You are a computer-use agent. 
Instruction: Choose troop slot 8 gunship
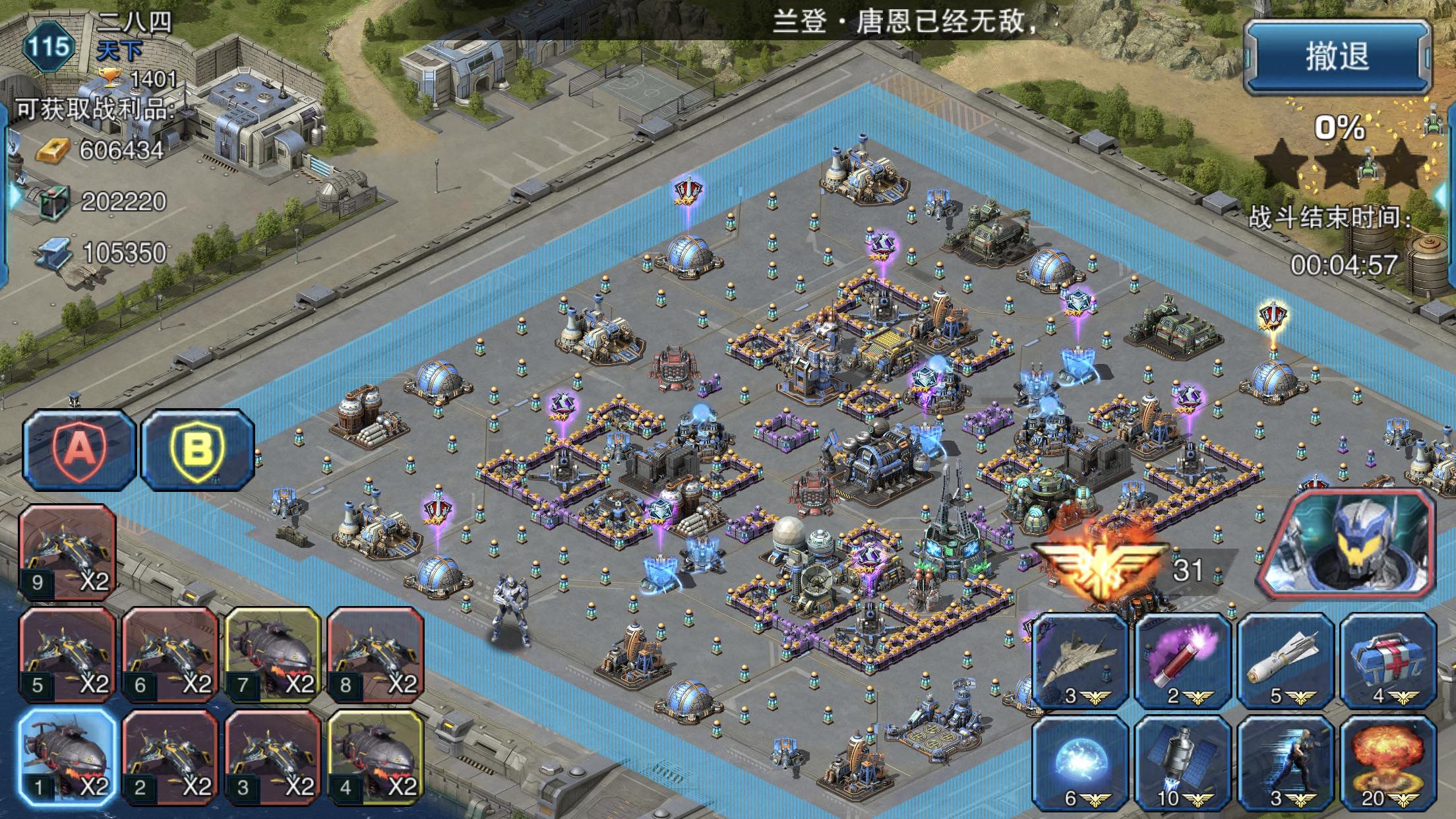[375, 655]
